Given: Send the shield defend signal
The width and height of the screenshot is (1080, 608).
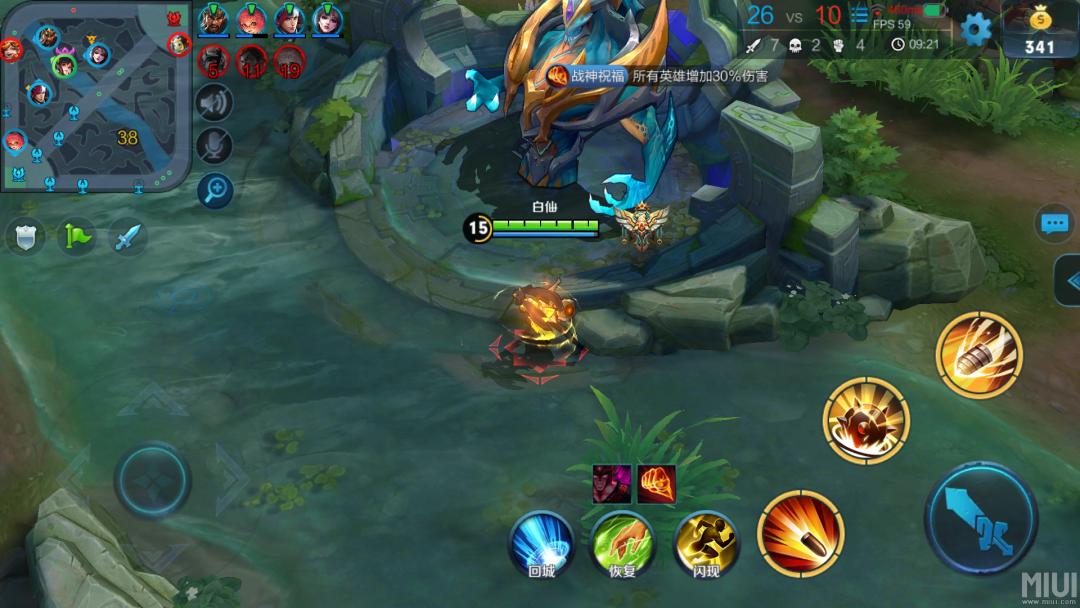Looking at the screenshot, I should pyautogui.click(x=25, y=237).
